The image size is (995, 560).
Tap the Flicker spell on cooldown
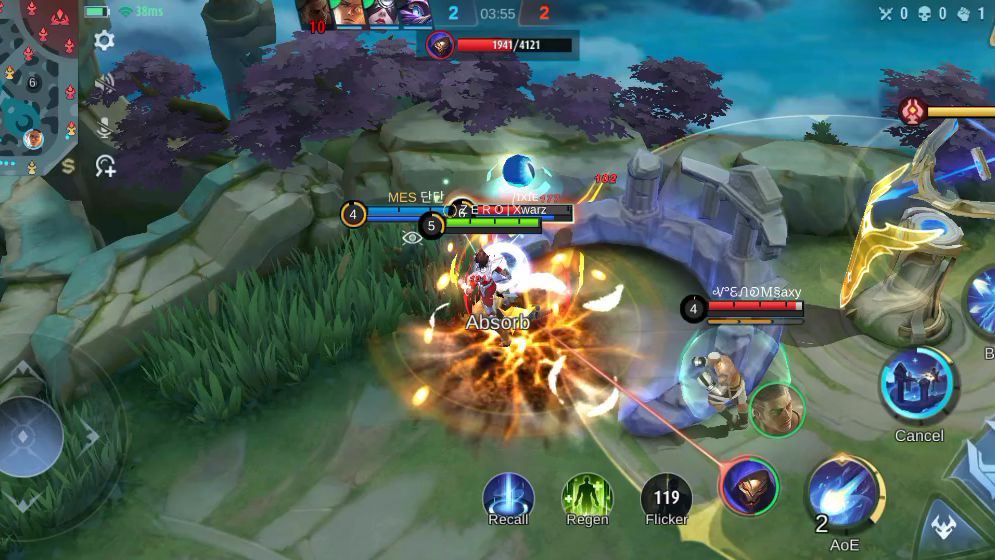coord(666,498)
